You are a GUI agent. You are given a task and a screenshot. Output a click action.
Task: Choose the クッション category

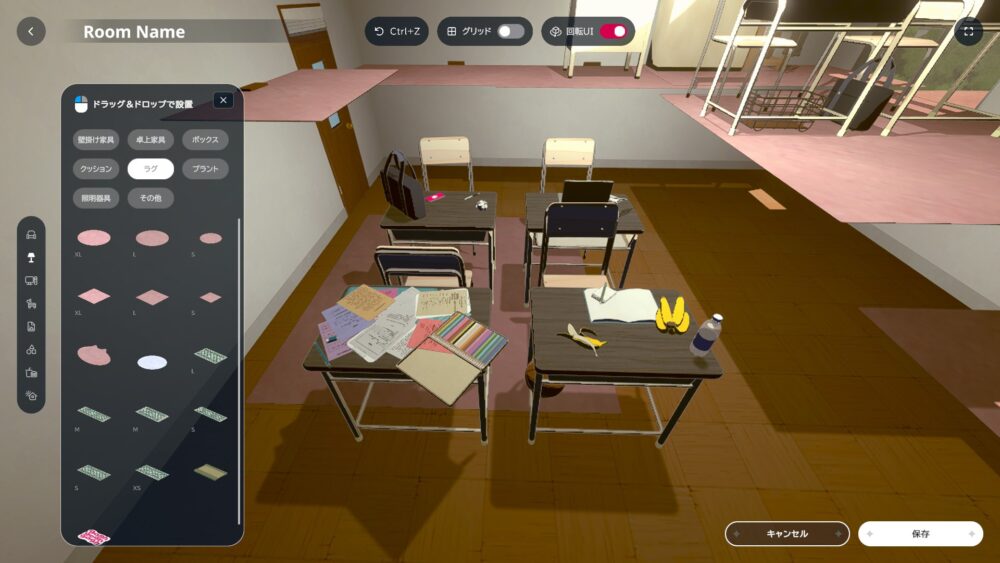click(x=97, y=169)
